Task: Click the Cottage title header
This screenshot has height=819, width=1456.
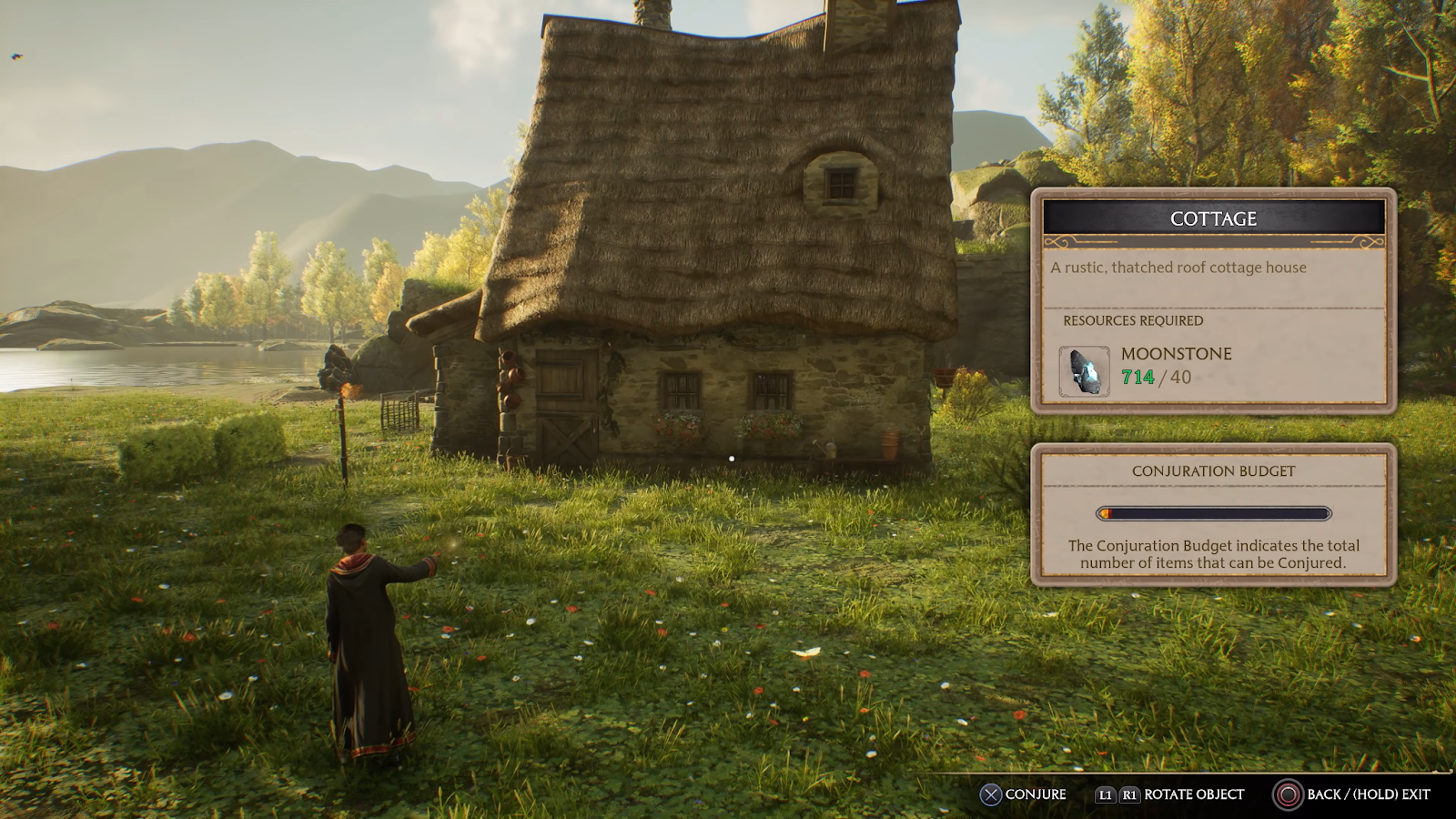Action: point(1213,218)
